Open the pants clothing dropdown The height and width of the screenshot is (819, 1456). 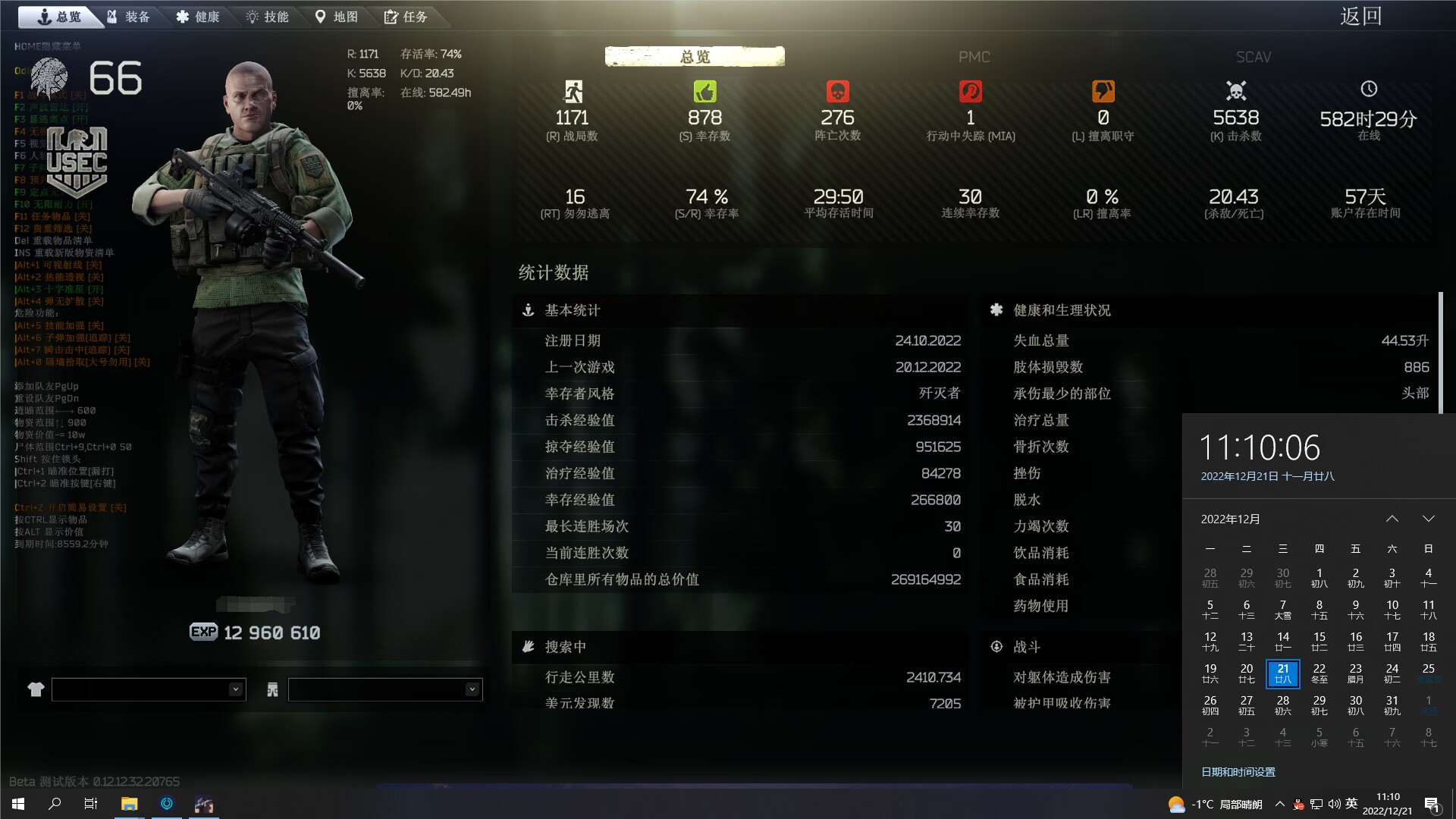pyautogui.click(x=385, y=689)
